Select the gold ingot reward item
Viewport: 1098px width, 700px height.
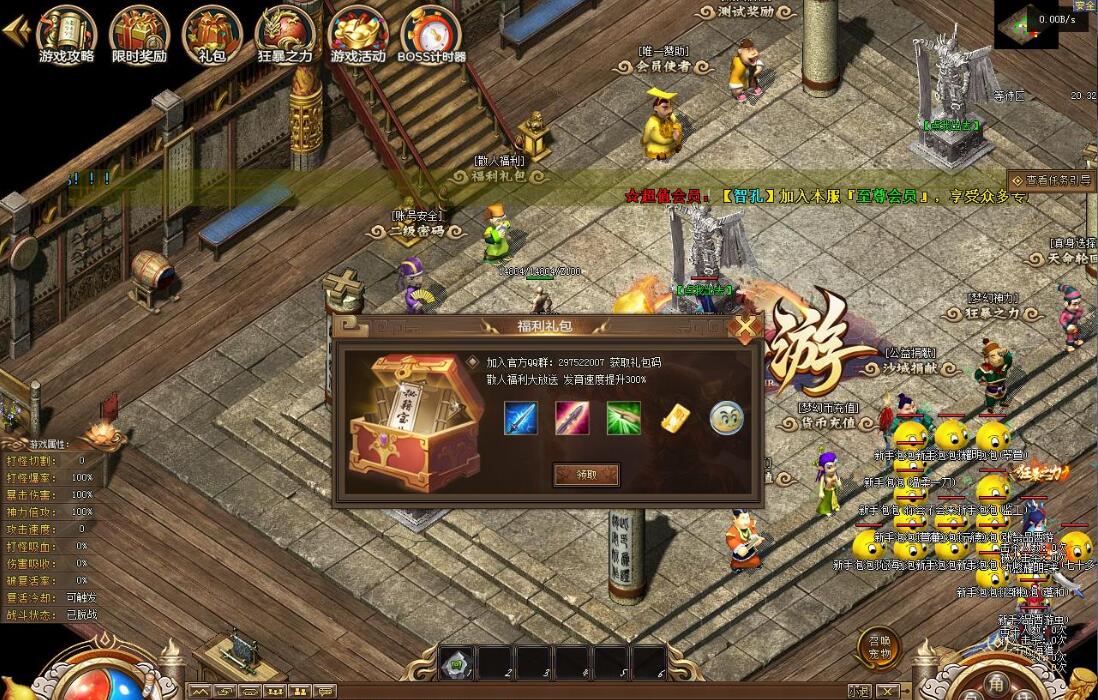(x=674, y=418)
